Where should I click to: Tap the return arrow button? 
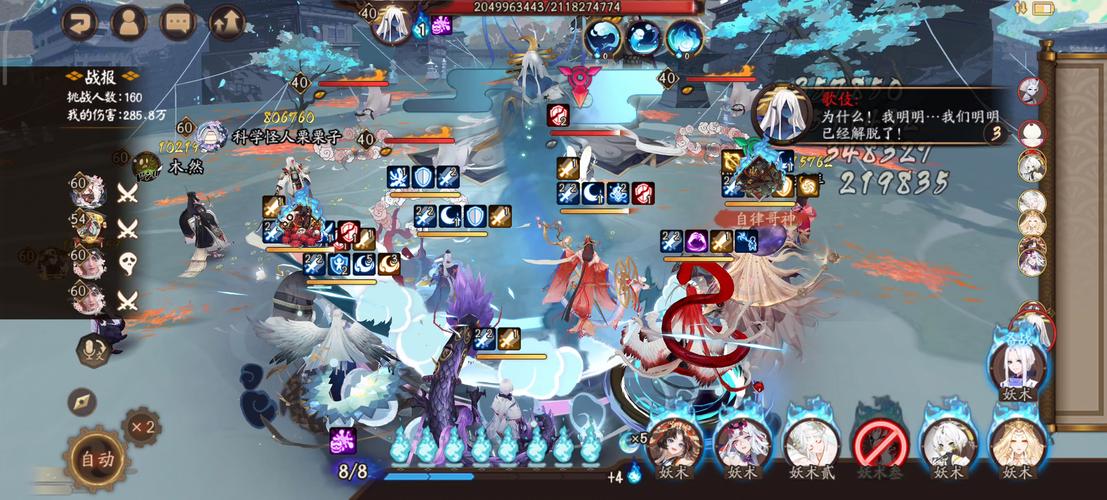80,21
